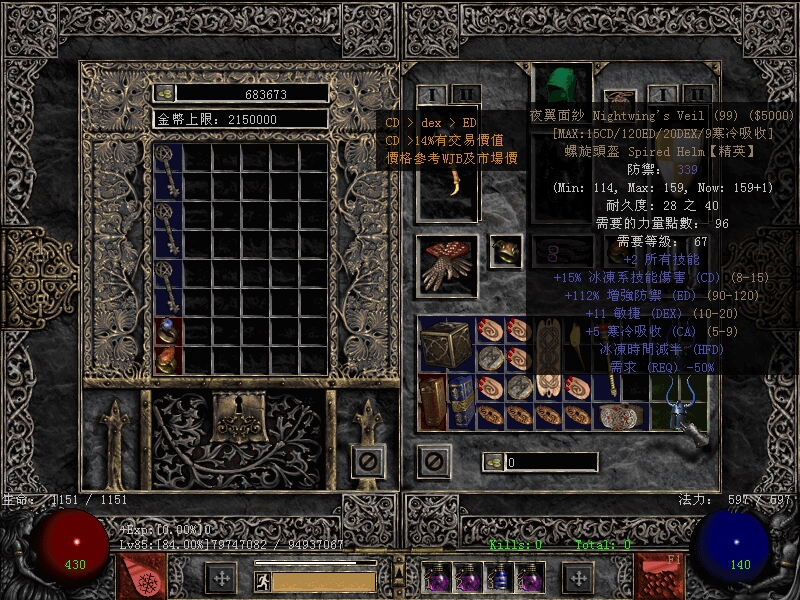This screenshot has width=800, height=600.
Task: Close the stash panel
Action: [x=368, y=461]
